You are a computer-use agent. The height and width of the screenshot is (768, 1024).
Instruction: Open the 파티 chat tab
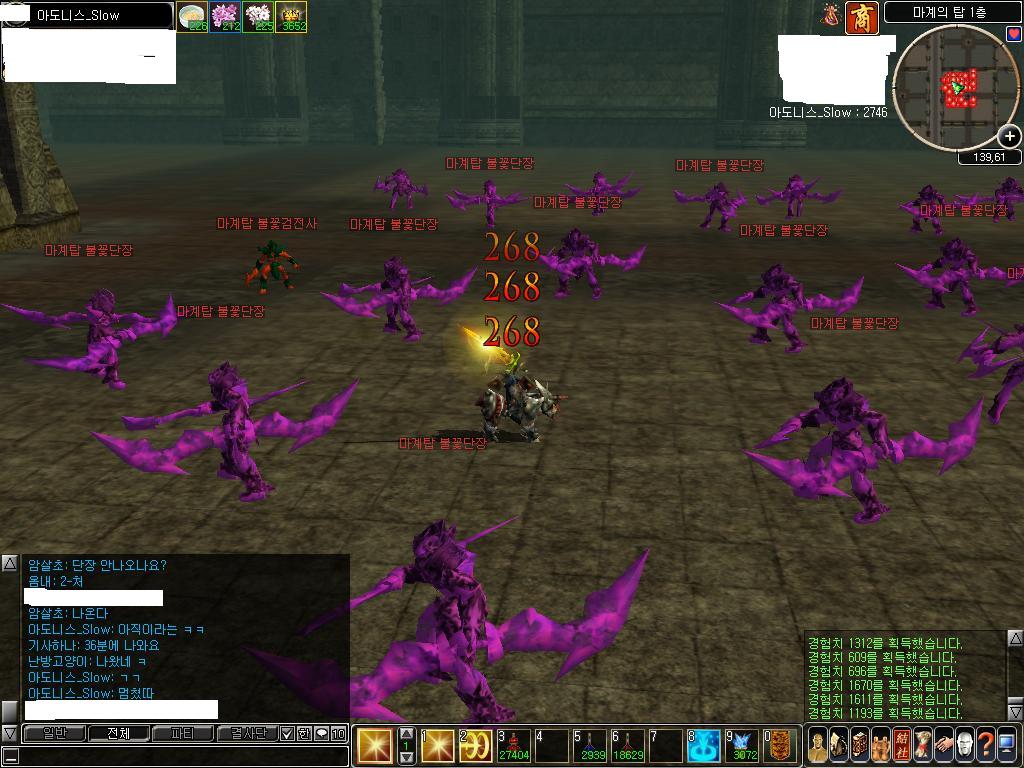[x=181, y=733]
